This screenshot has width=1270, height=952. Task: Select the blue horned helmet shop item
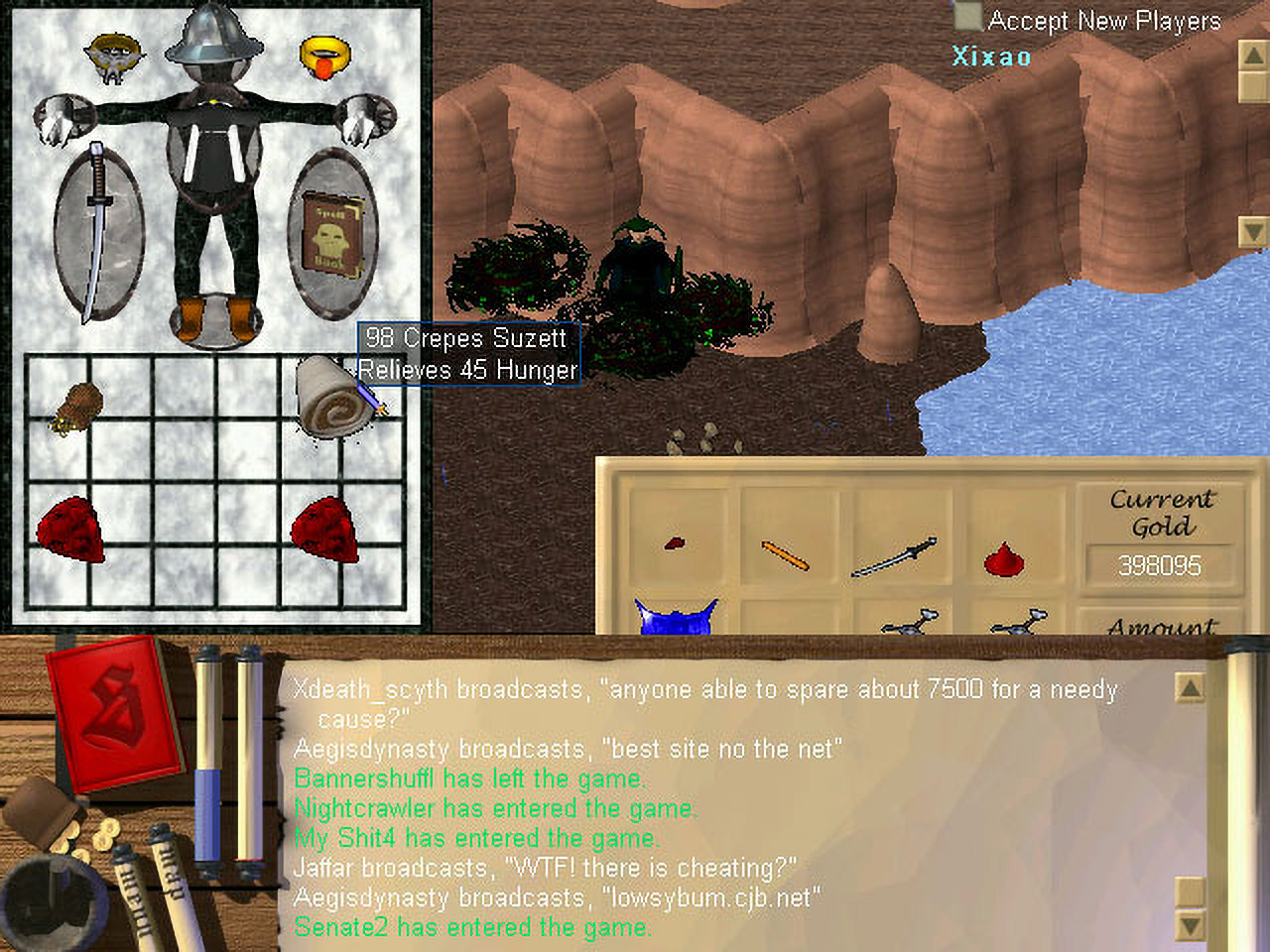coord(674,616)
